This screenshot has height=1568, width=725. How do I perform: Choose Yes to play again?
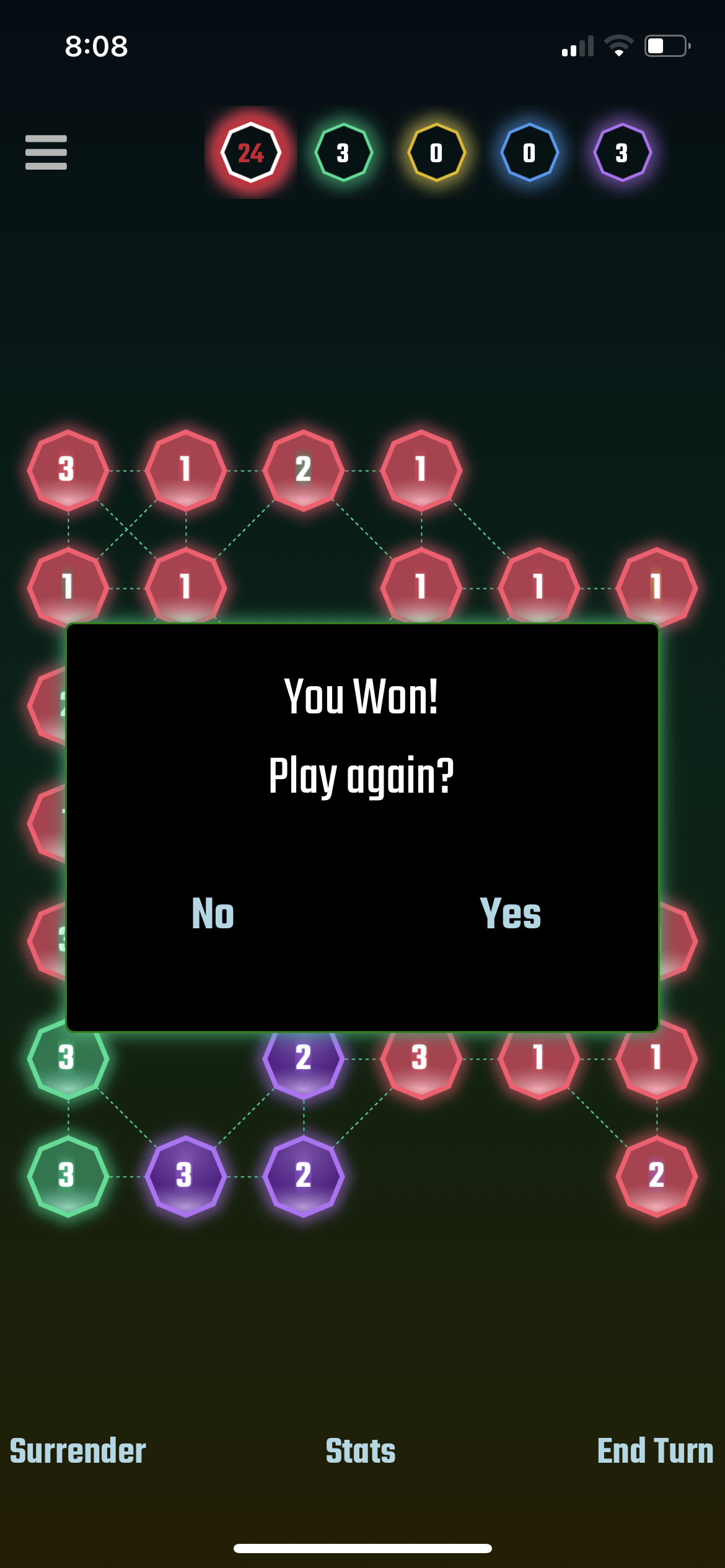coord(510,913)
